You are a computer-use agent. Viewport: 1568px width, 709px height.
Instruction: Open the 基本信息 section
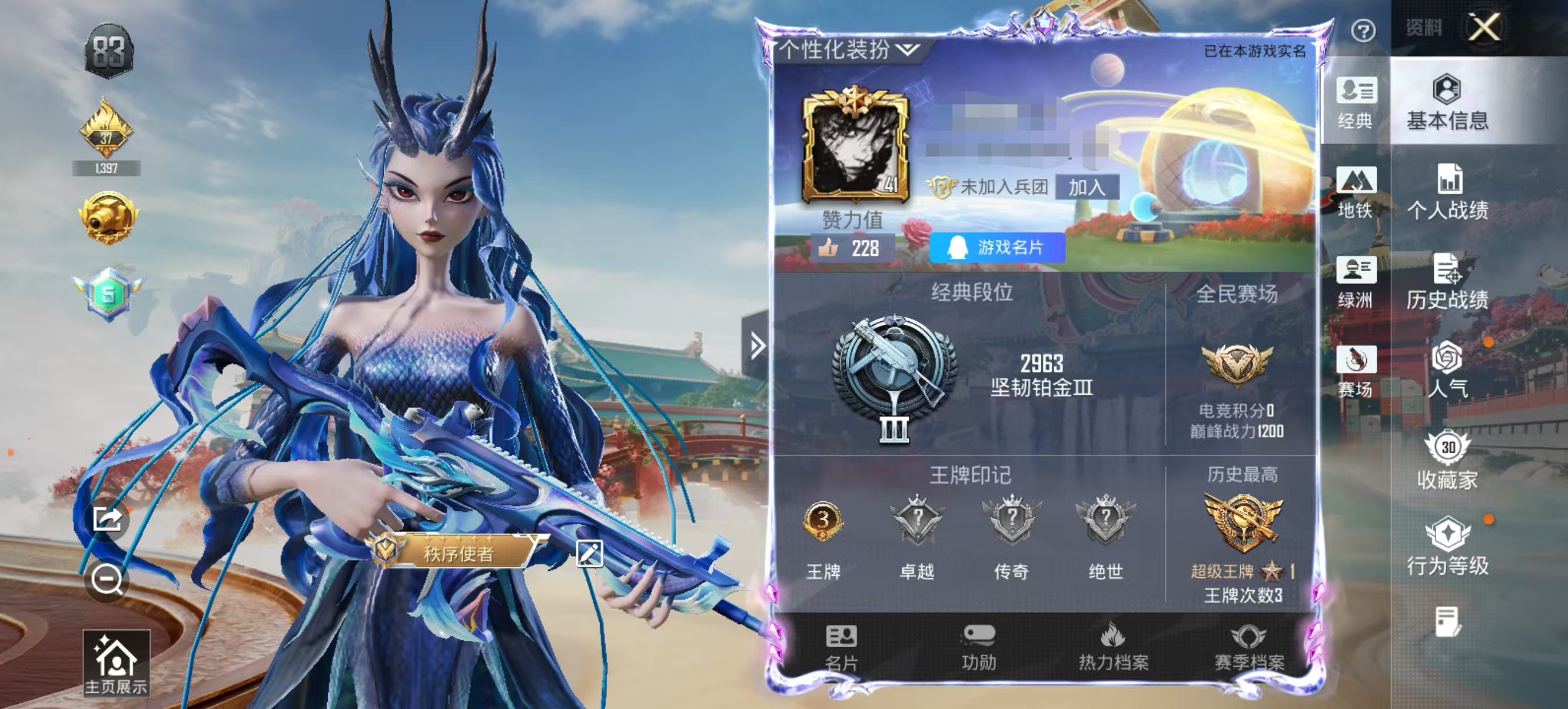coord(1447,103)
